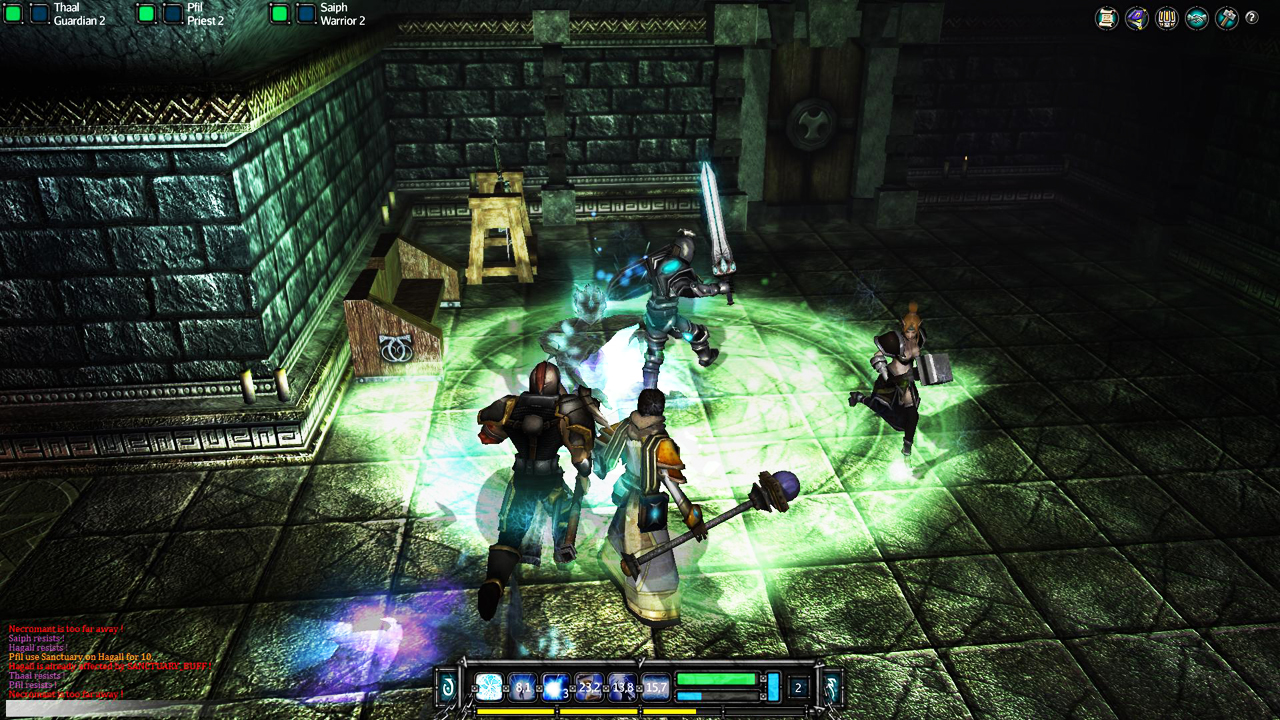Open the handshake social panel
1280x720 pixels.
click(x=1196, y=18)
